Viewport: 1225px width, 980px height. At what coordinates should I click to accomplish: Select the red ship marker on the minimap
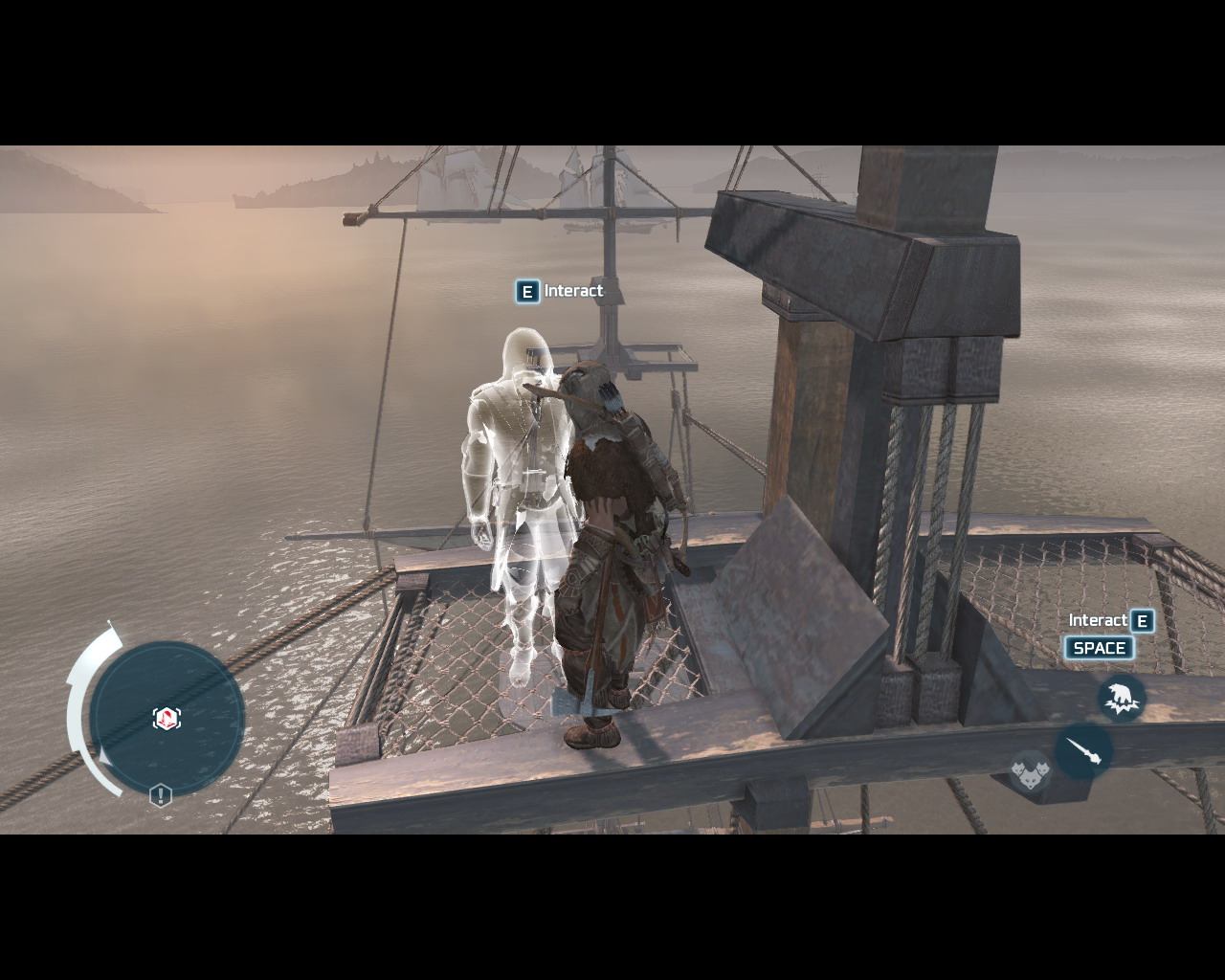point(167,718)
